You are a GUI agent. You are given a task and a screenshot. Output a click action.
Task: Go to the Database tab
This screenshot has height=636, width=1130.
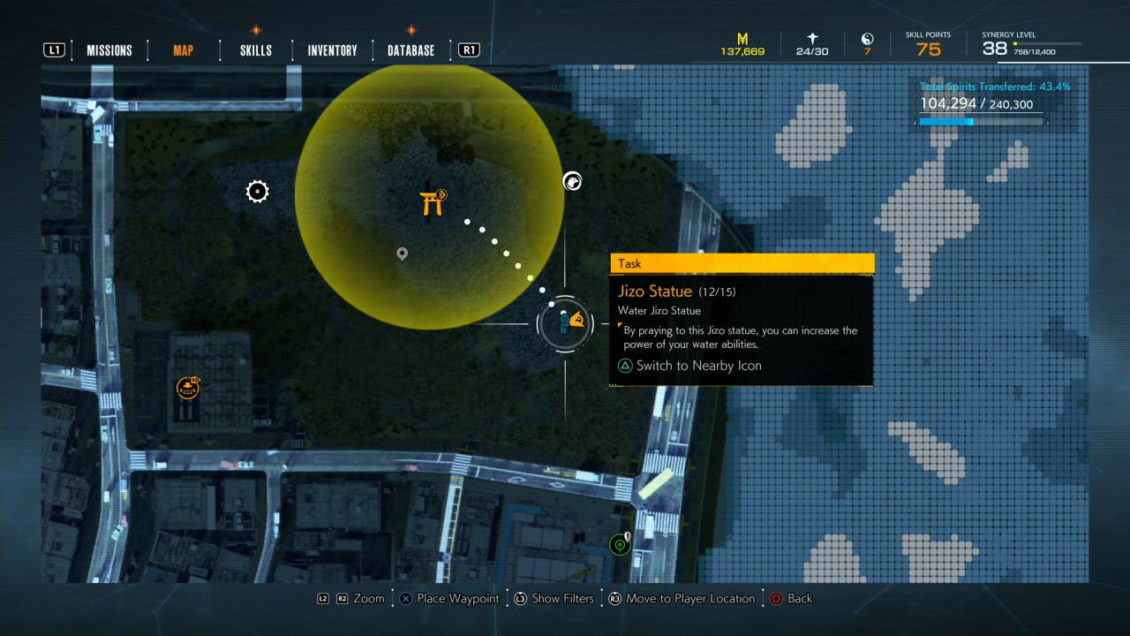pos(411,50)
